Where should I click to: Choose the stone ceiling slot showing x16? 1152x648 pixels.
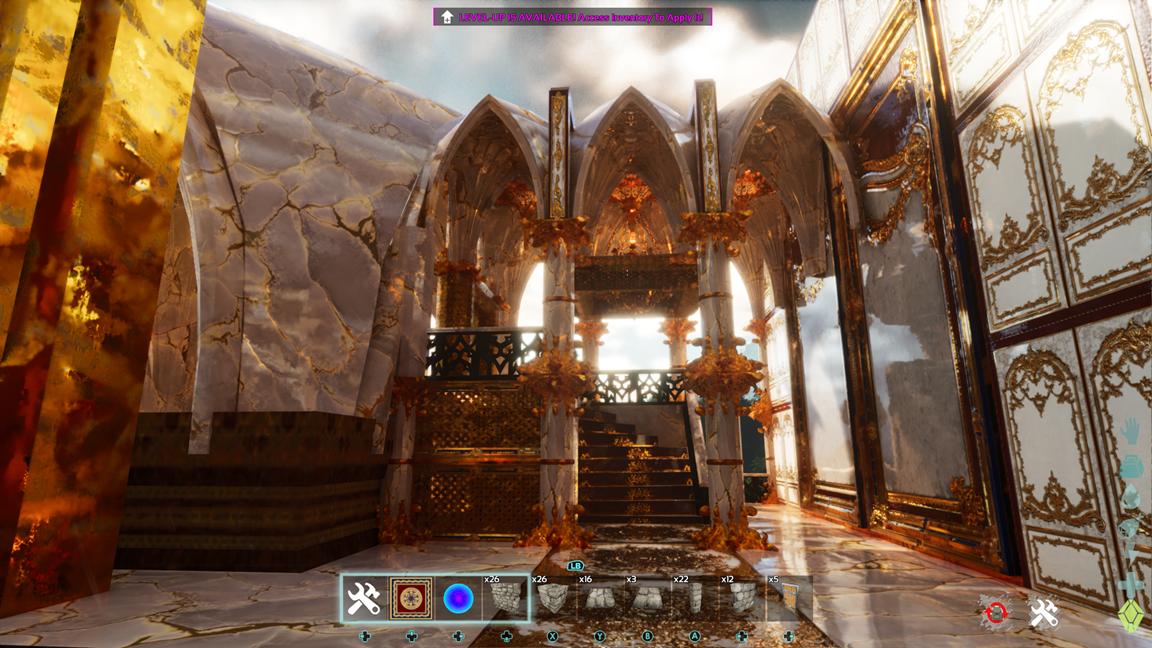599,599
